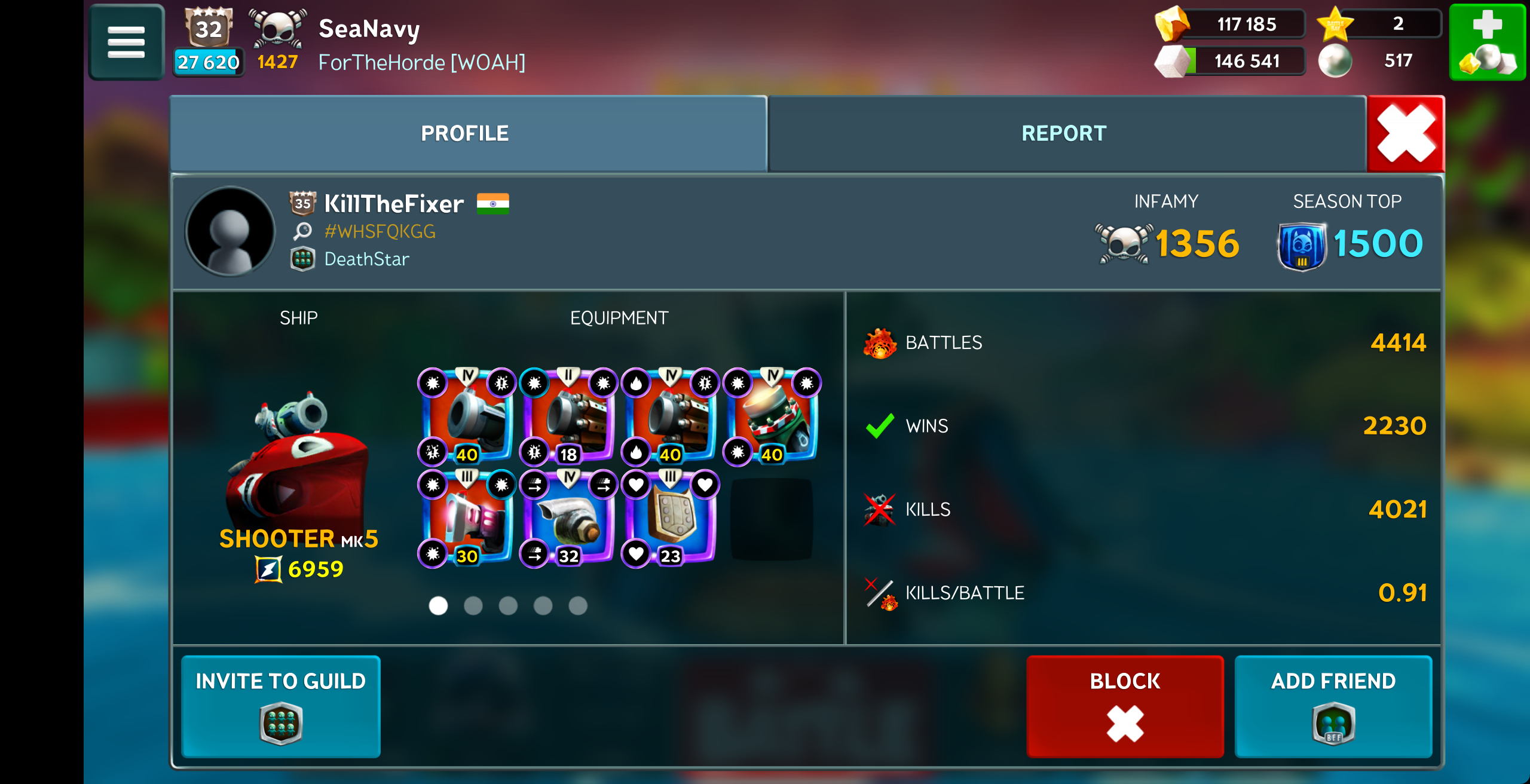Screen dimensions: 1530x784
Task: Open the DeathStar guild link
Action: [x=366, y=259]
